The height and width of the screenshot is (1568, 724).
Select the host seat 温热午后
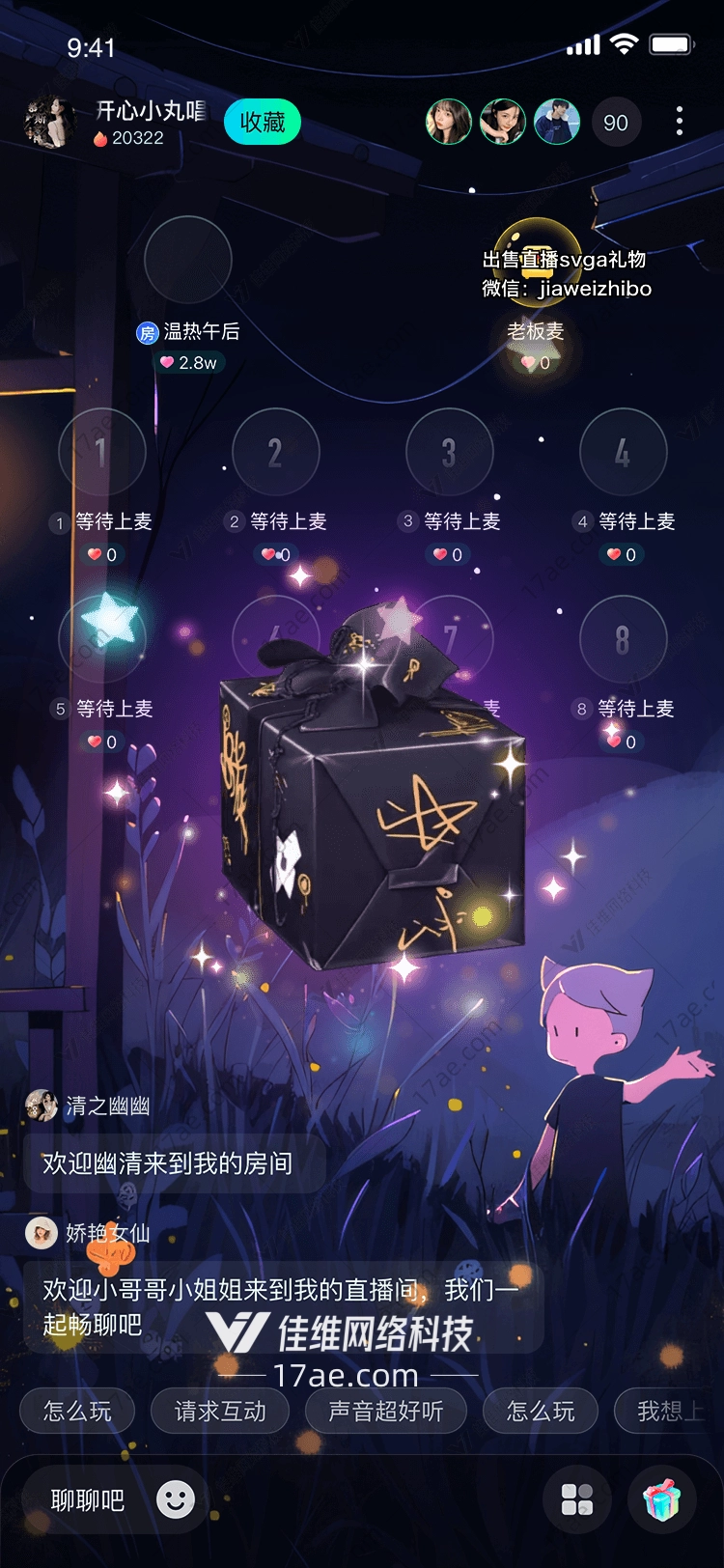187,261
